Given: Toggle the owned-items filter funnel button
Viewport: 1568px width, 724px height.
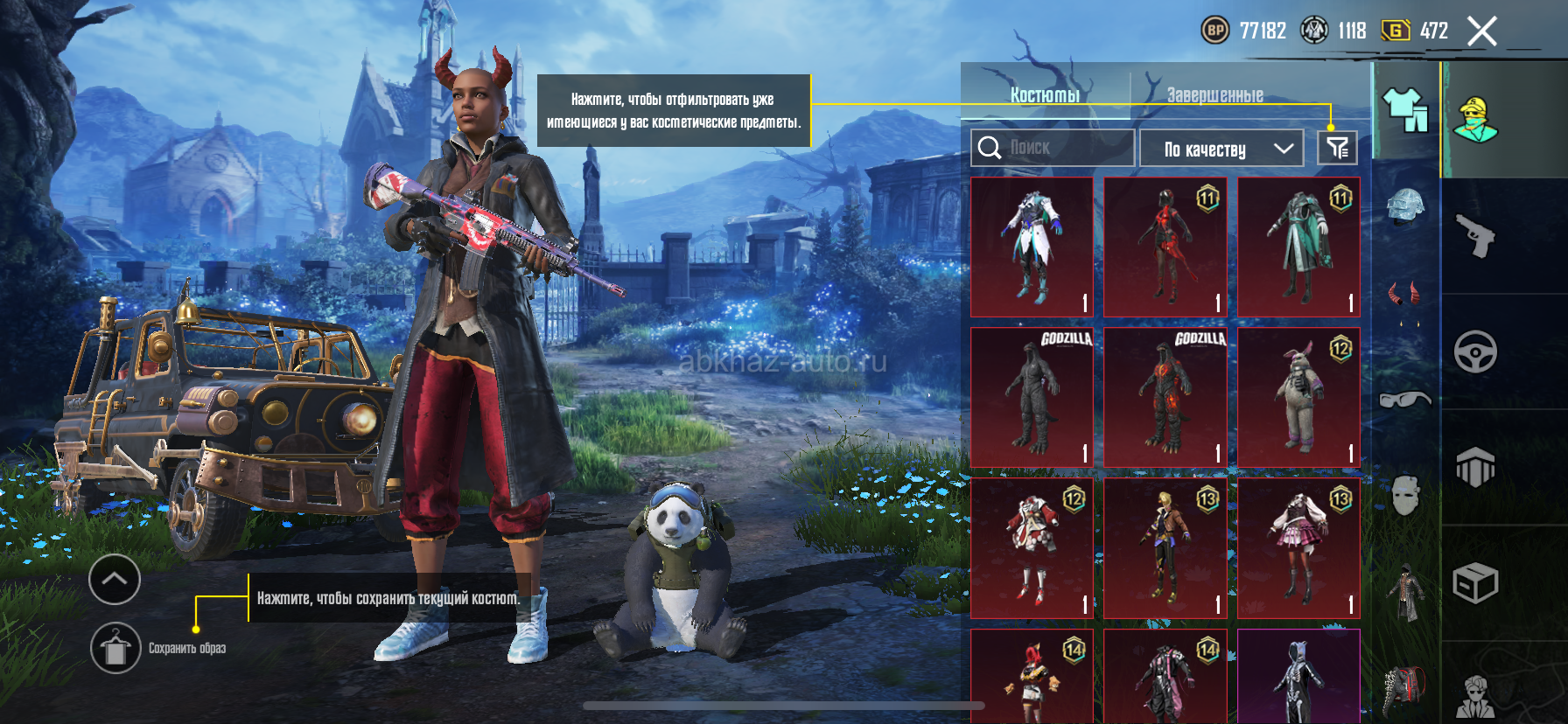Looking at the screenshot, I should [1337, 148].
